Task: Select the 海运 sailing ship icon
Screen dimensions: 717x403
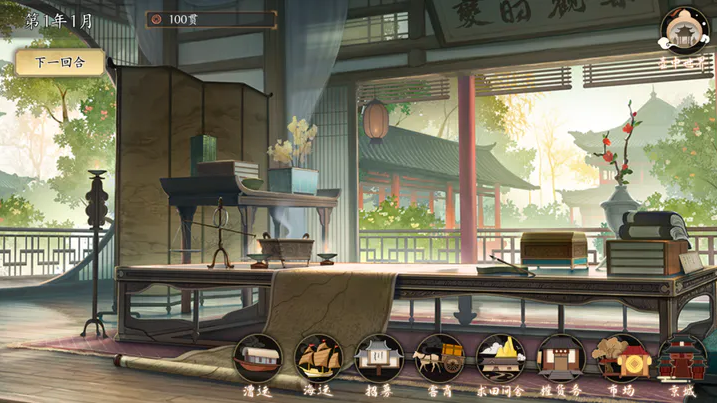Action: click(319, 359)
